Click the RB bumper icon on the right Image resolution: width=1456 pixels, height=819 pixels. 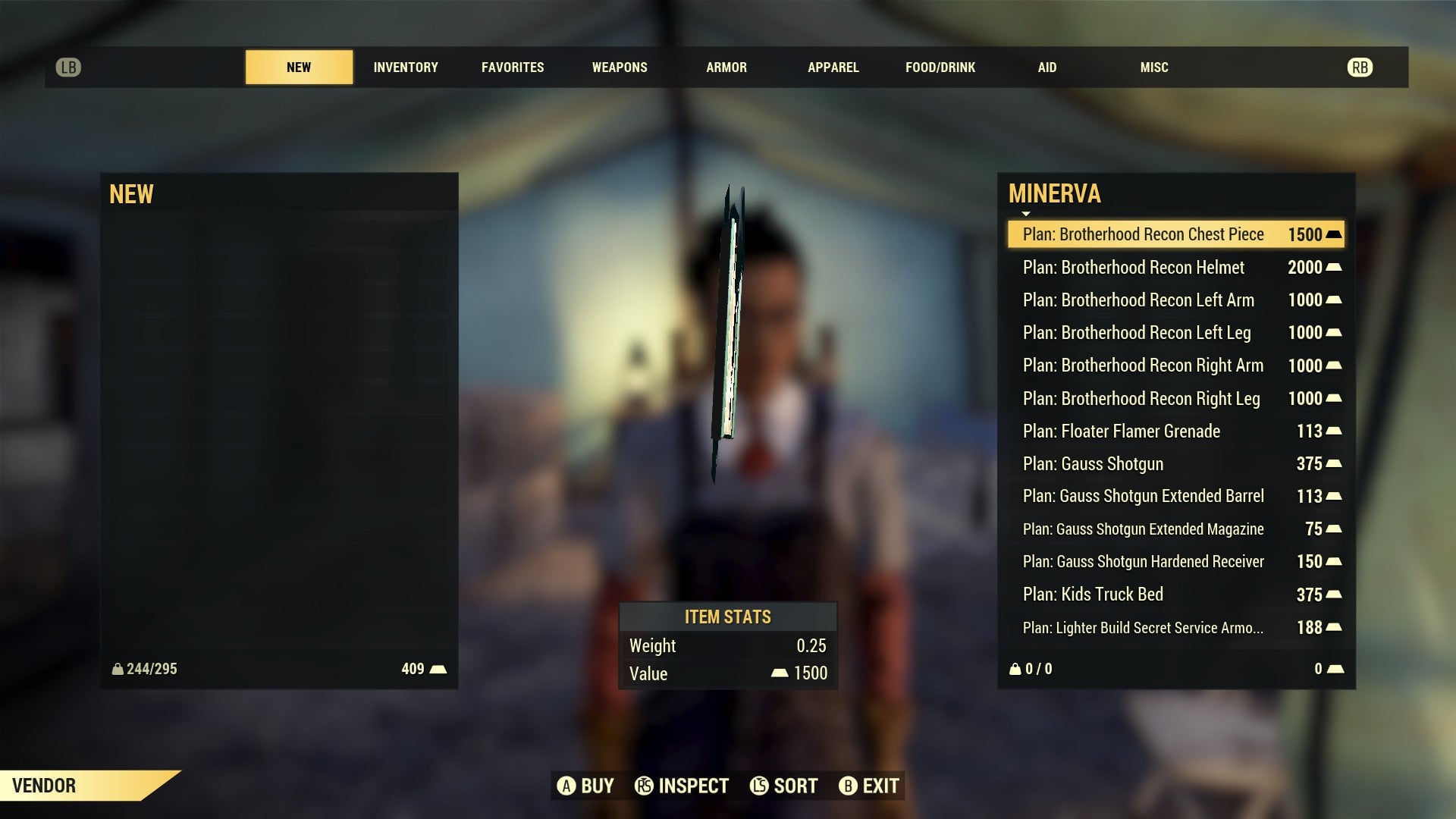pyautogui.click(x=1361, y=67)
